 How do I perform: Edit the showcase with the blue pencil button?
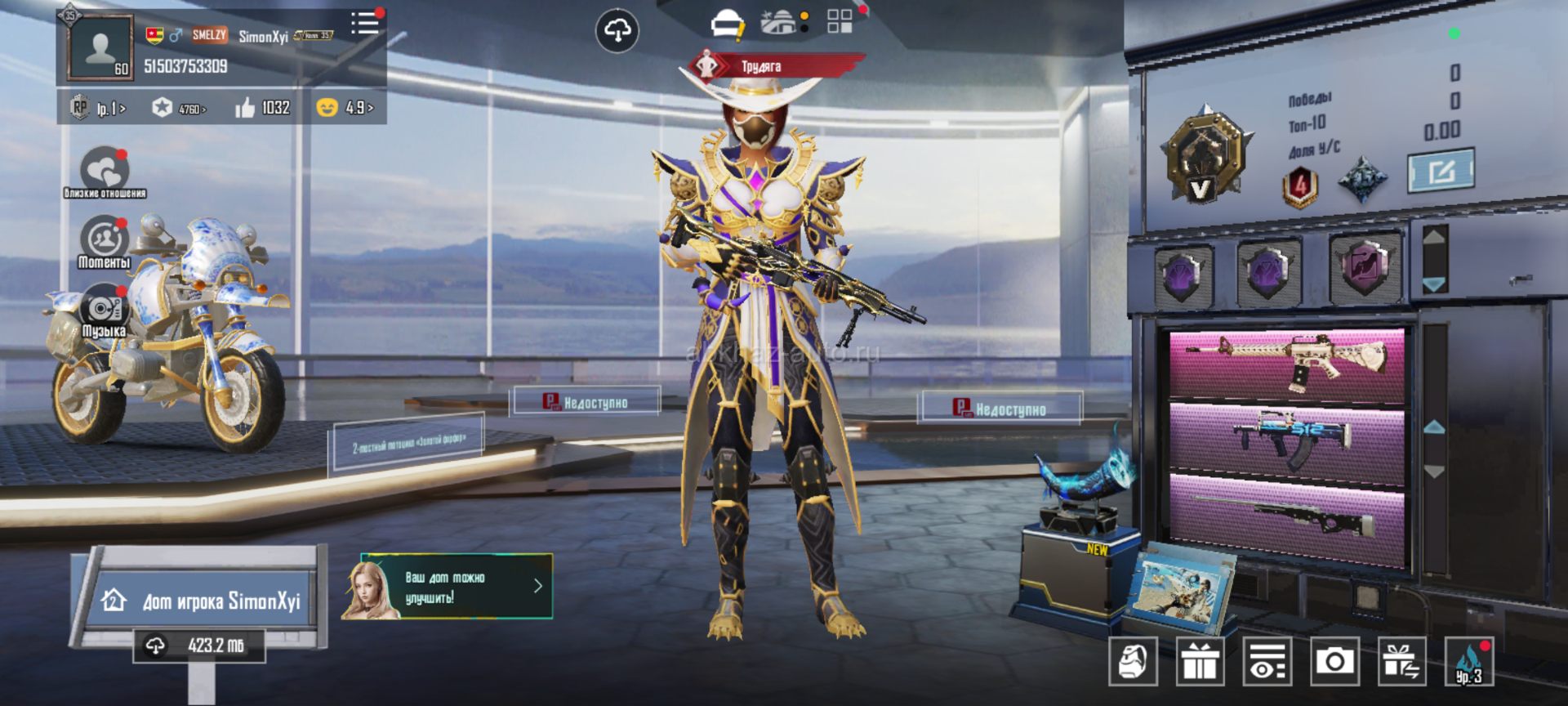click(1441, 170)
